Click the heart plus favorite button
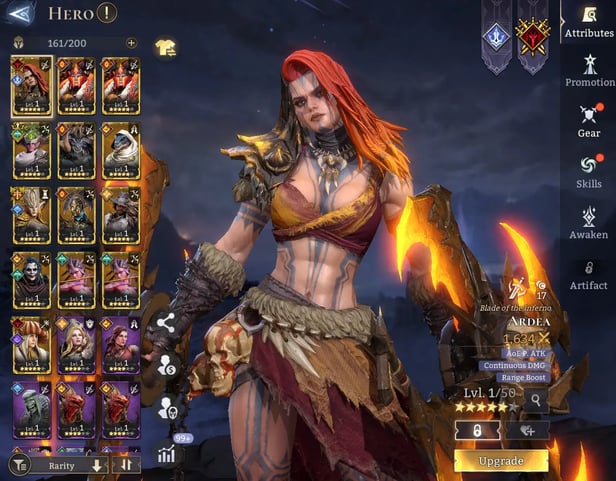The image size is (616, 481). tap(527, 430)
